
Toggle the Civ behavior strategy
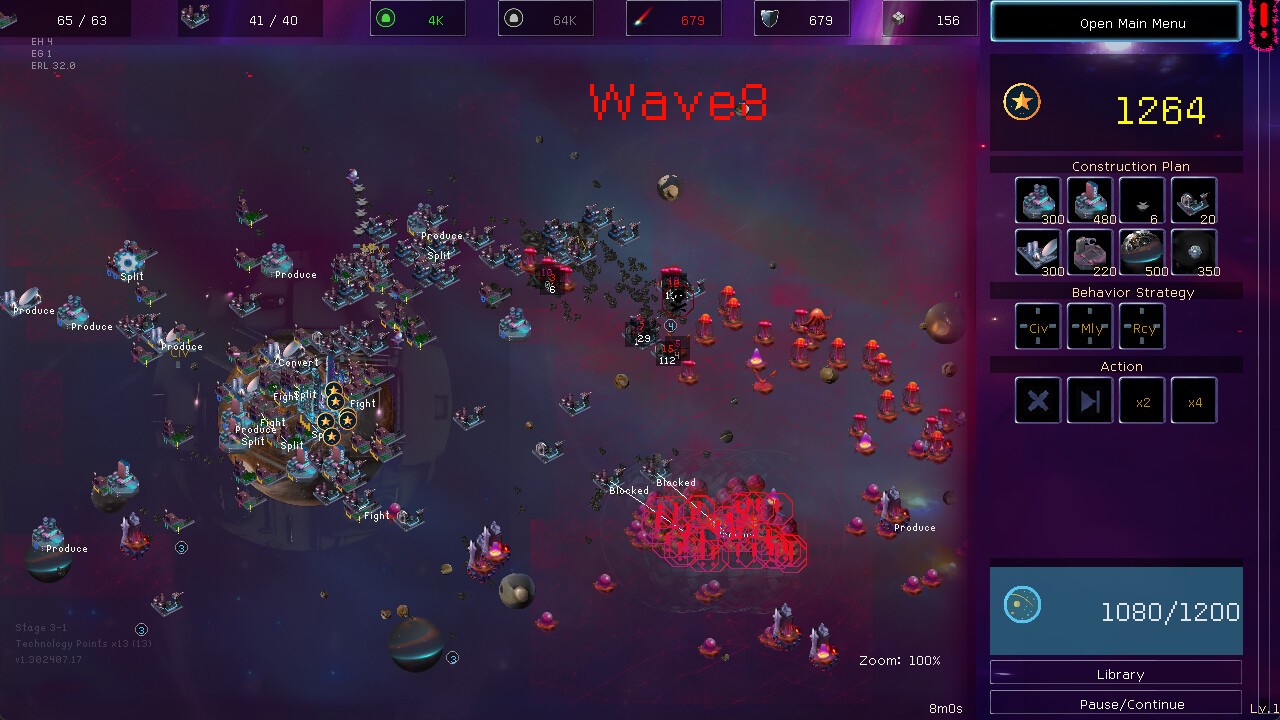1037,327
